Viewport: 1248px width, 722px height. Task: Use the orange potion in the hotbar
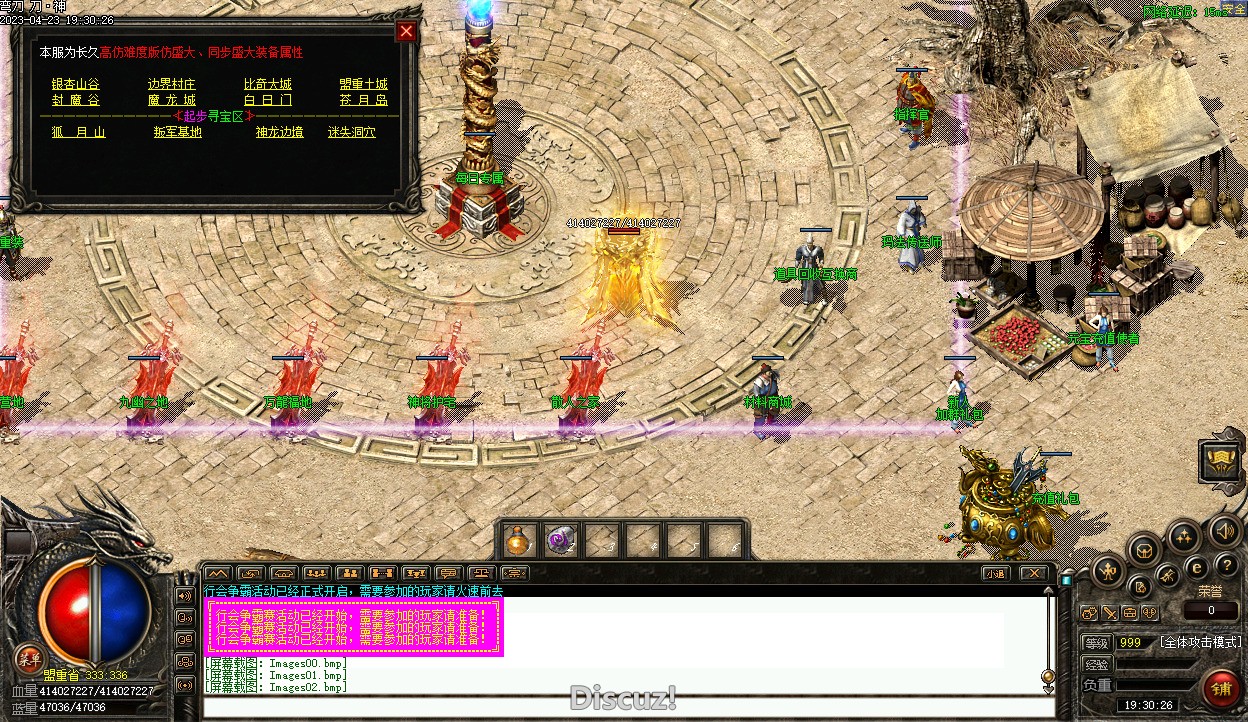point(519,541)
